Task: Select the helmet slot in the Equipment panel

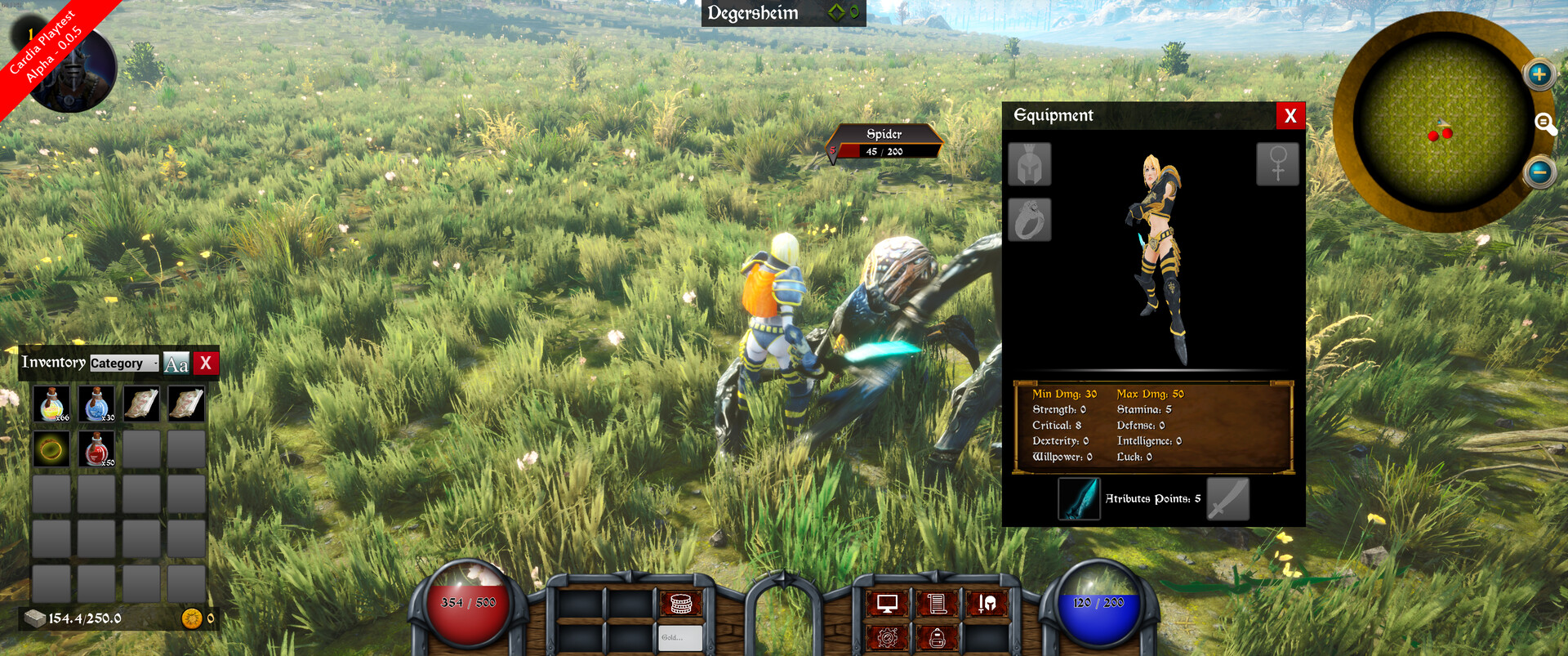Action: pyautogui.click(x=1031, y=163)
